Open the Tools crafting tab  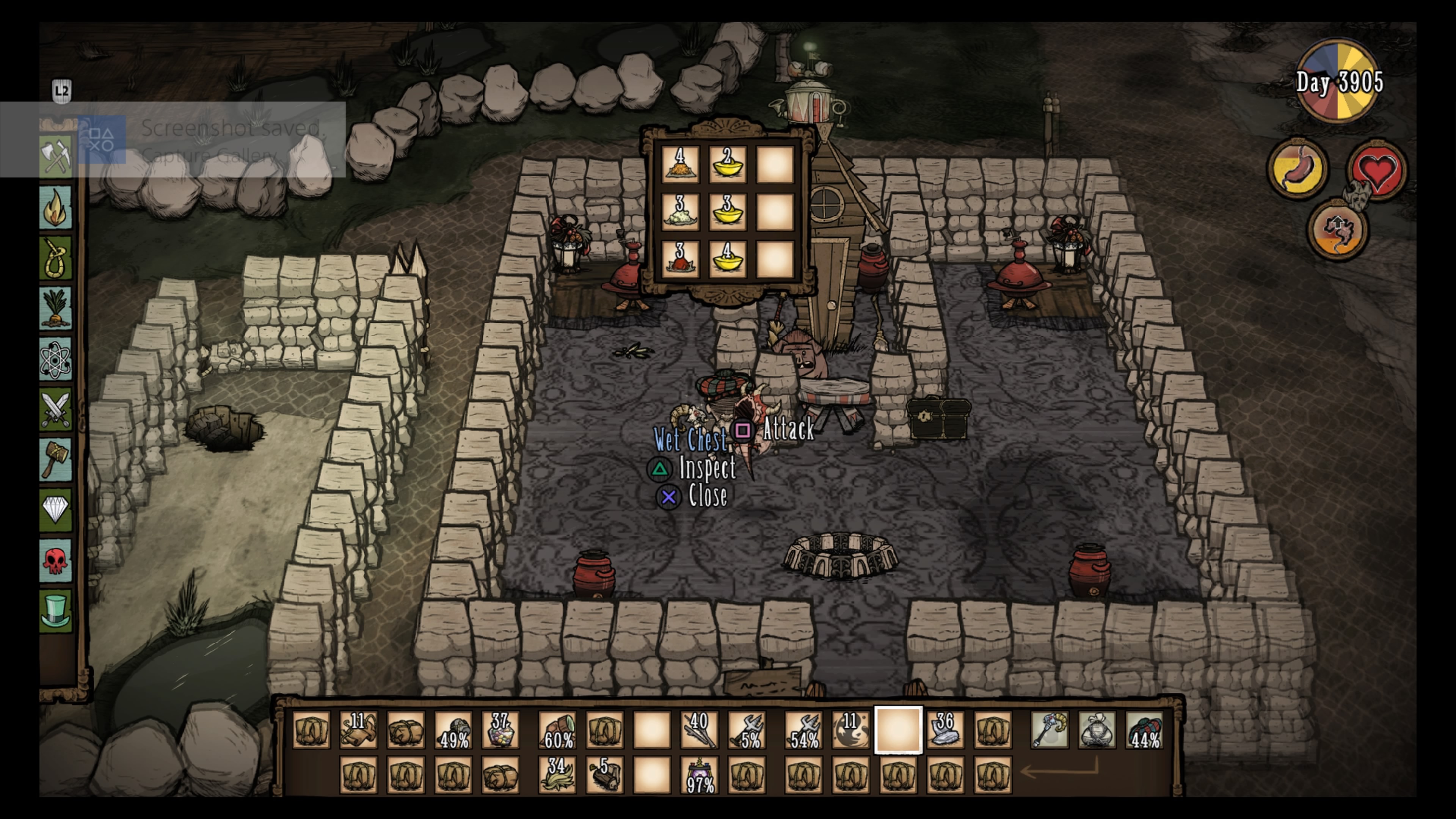[x=55, y=157]
